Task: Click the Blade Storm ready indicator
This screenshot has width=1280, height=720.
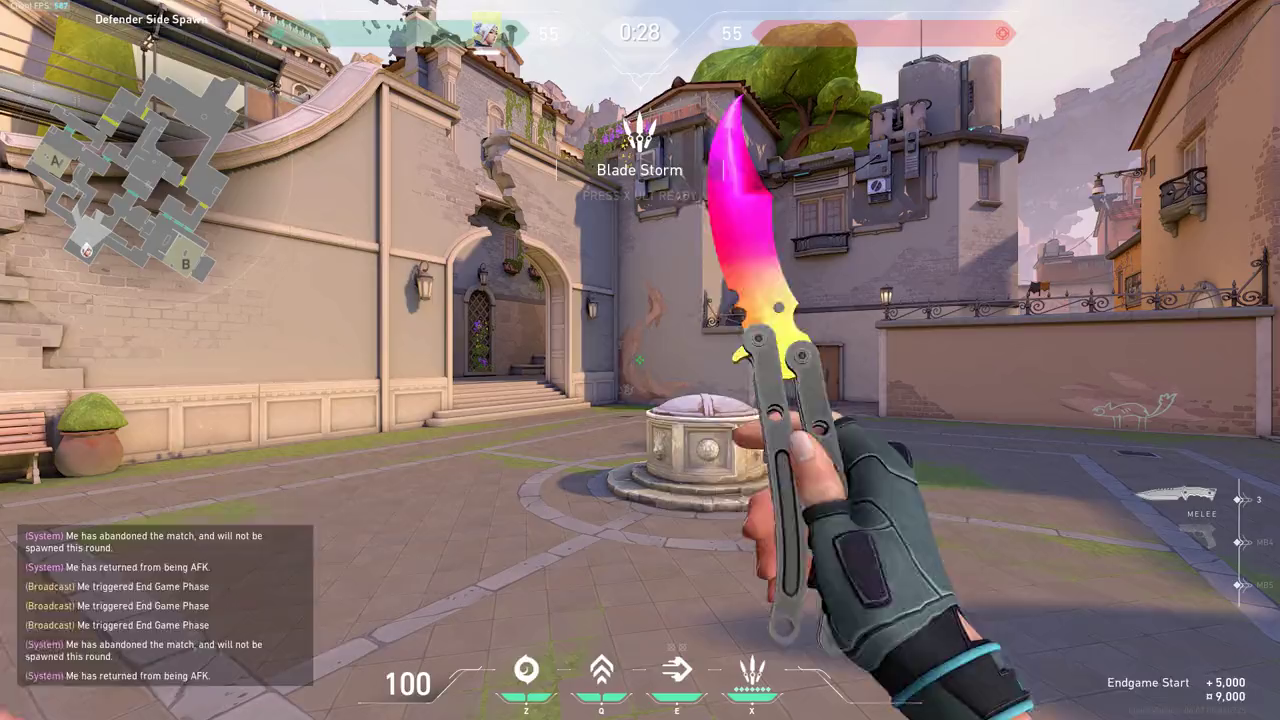Action: (x=639, y=150)
